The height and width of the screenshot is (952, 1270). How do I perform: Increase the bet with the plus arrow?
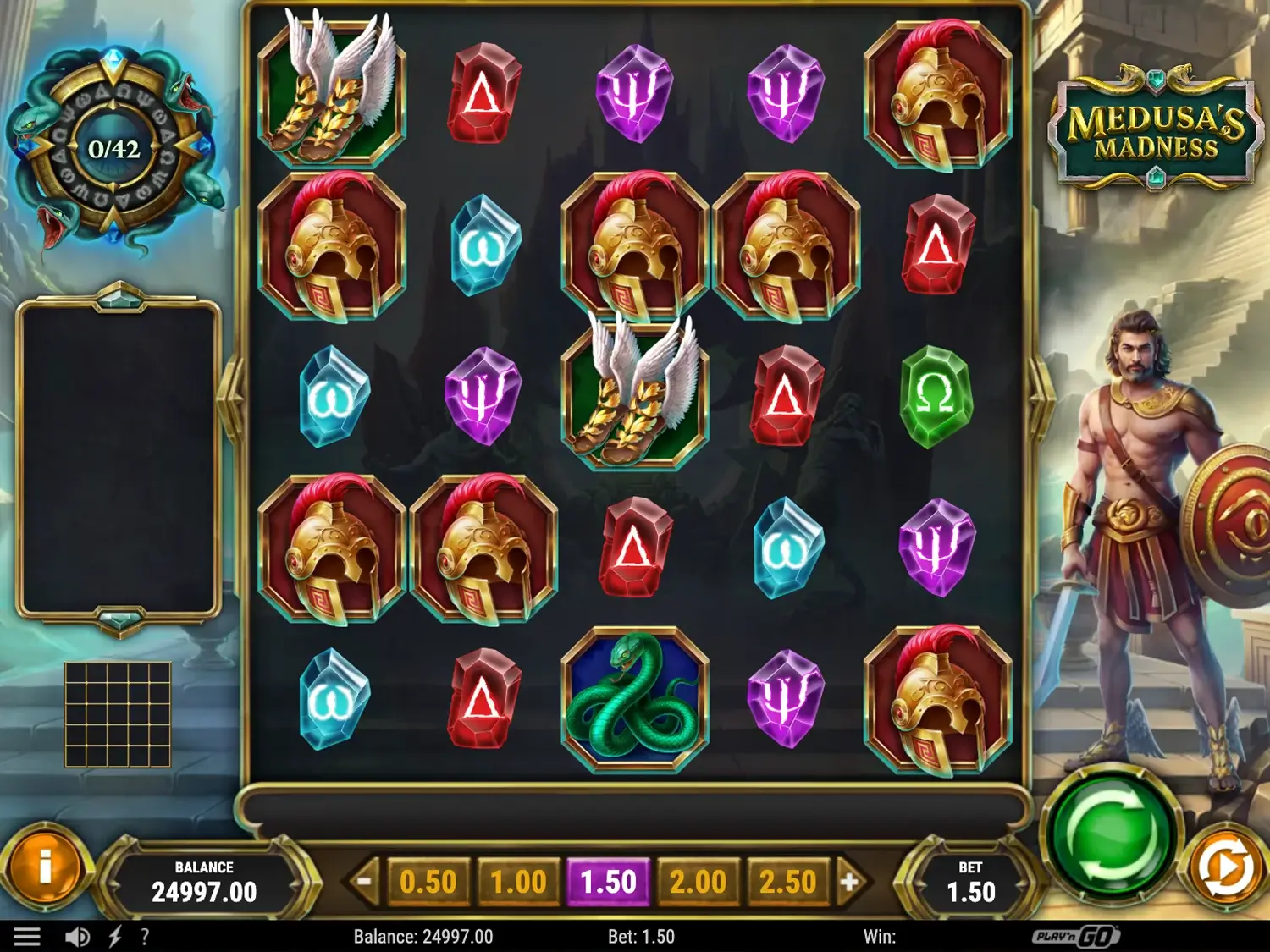click(849, 883)
